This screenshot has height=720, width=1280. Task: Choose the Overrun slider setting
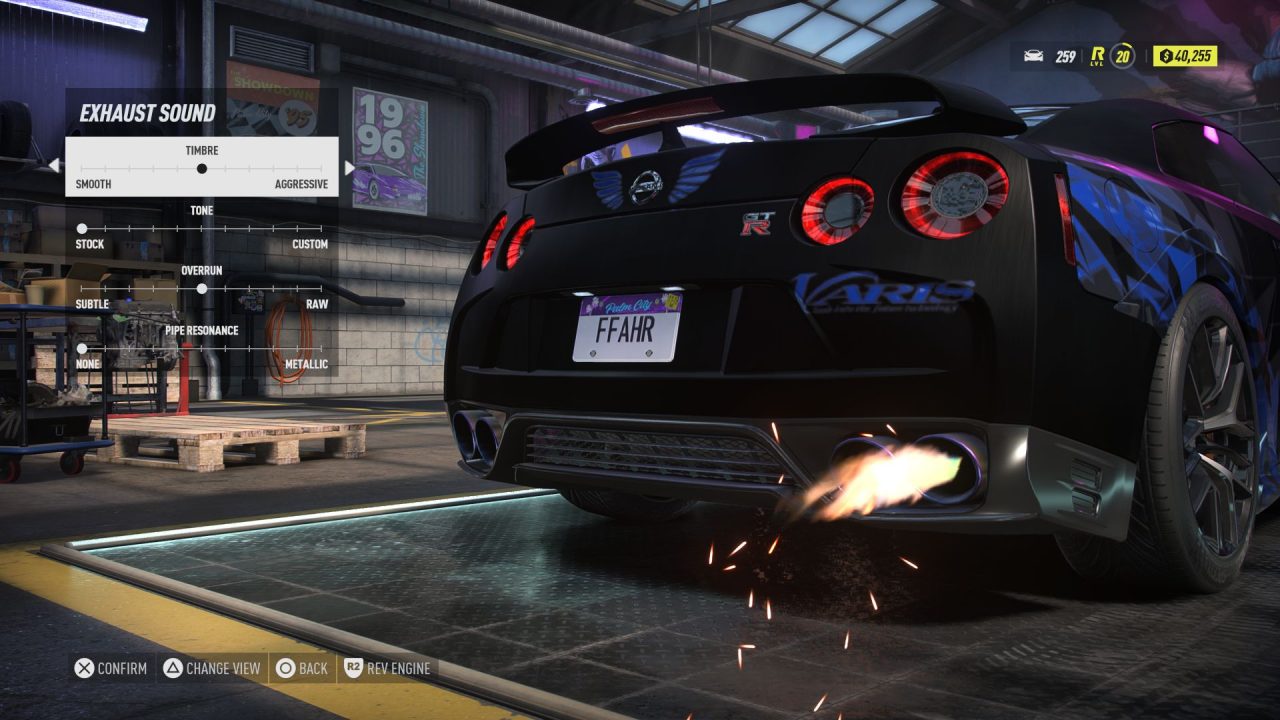pyautogui.click(x=202, y=288)
